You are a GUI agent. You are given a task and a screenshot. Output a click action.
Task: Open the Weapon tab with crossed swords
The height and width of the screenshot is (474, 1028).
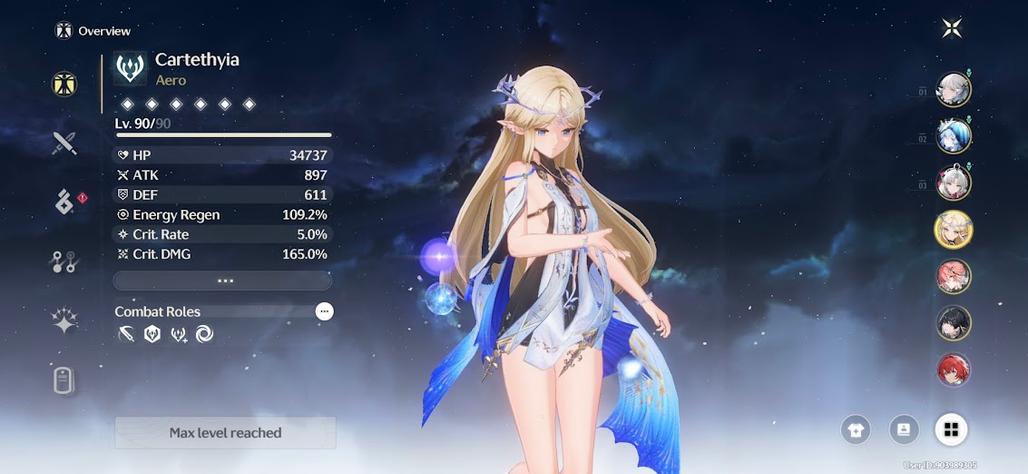(x=65, y=143)
